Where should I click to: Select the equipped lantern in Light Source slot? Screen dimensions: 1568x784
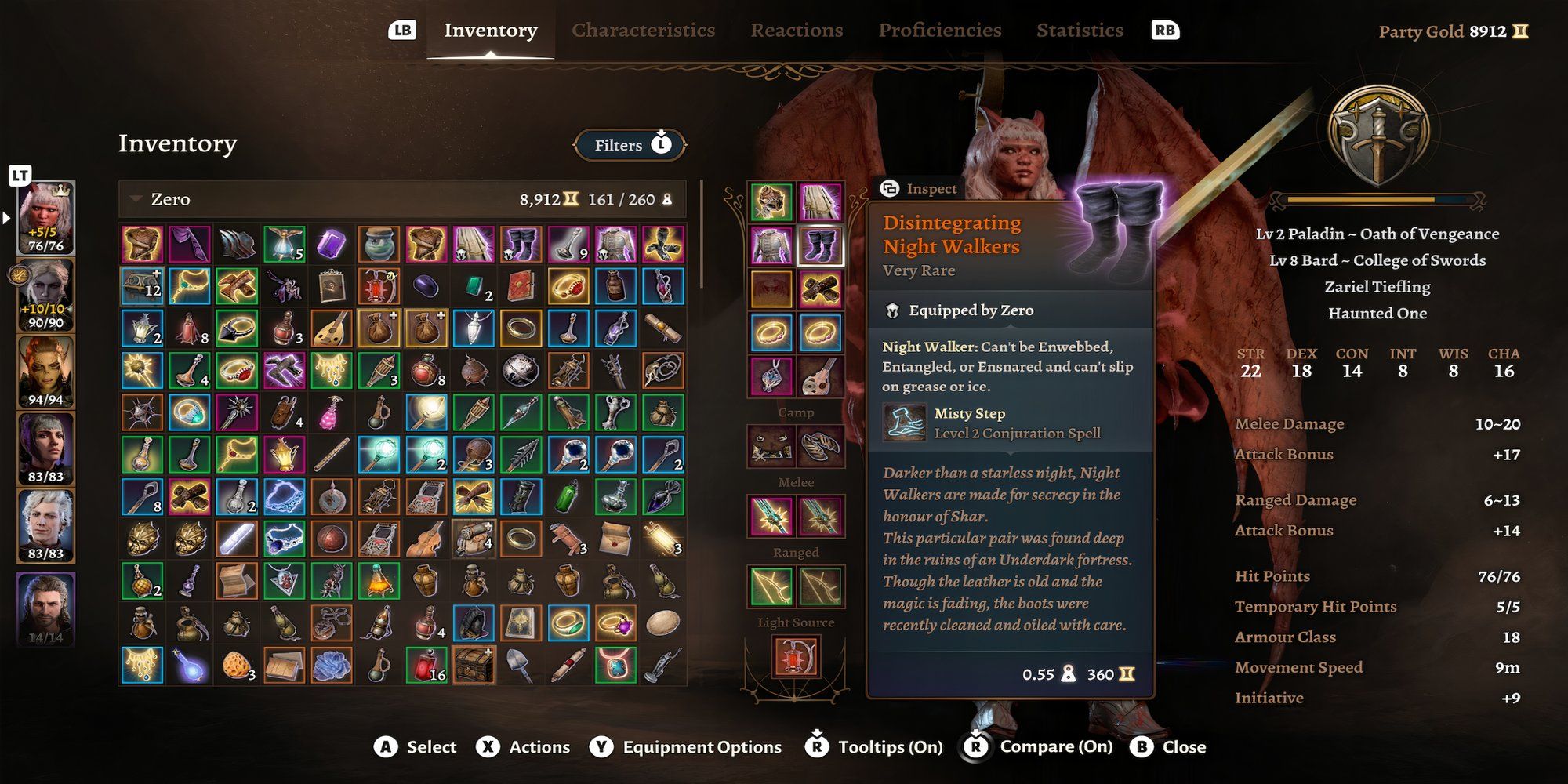(x=796, y=655)
